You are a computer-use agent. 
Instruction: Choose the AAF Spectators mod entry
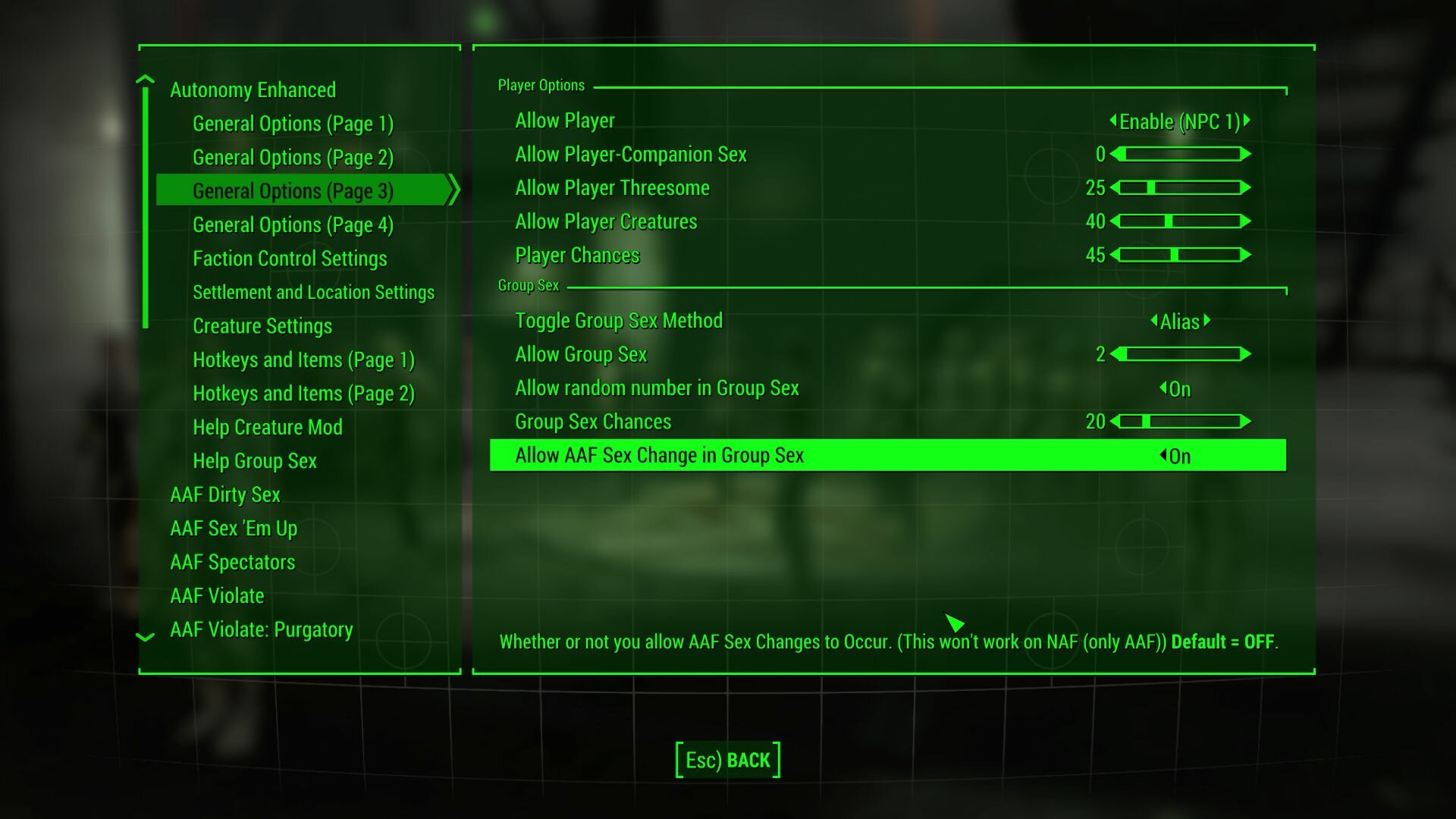pyautogui.click(x=233, y=562)
